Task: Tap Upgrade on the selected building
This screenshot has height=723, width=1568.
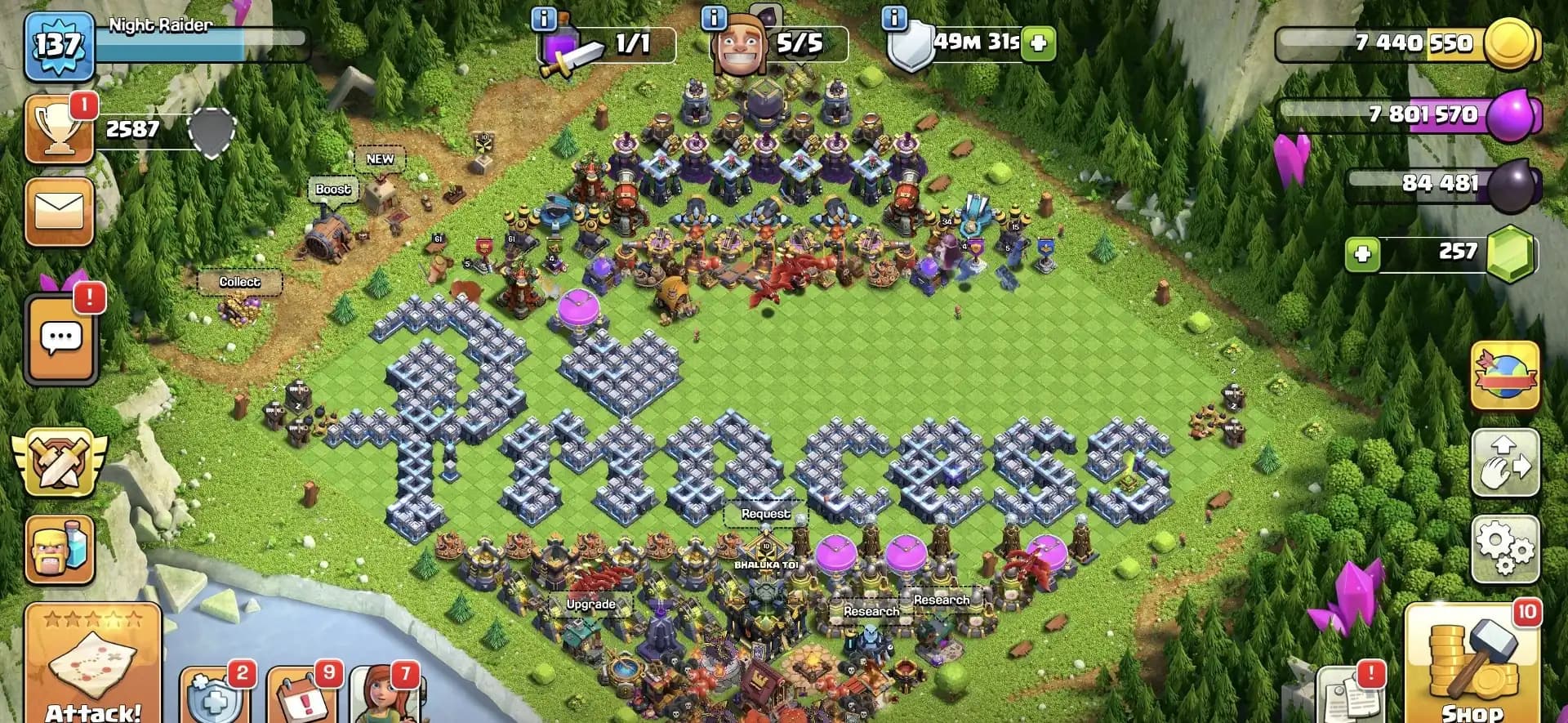Action: 590,605
